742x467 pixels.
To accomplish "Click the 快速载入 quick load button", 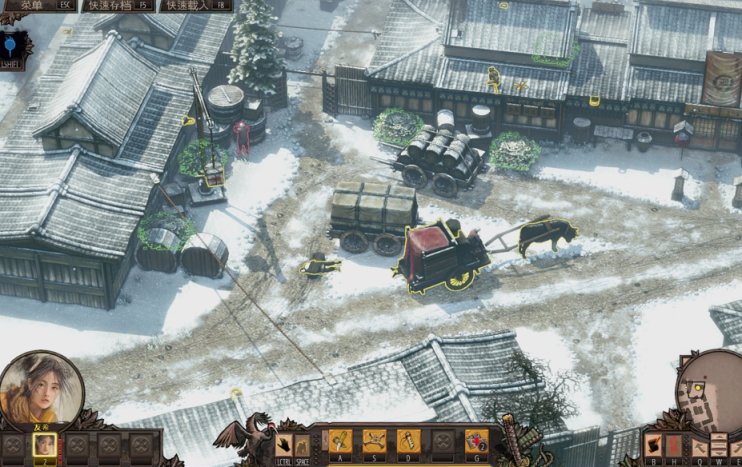I will pyautogui.click(x=195, y=5).
